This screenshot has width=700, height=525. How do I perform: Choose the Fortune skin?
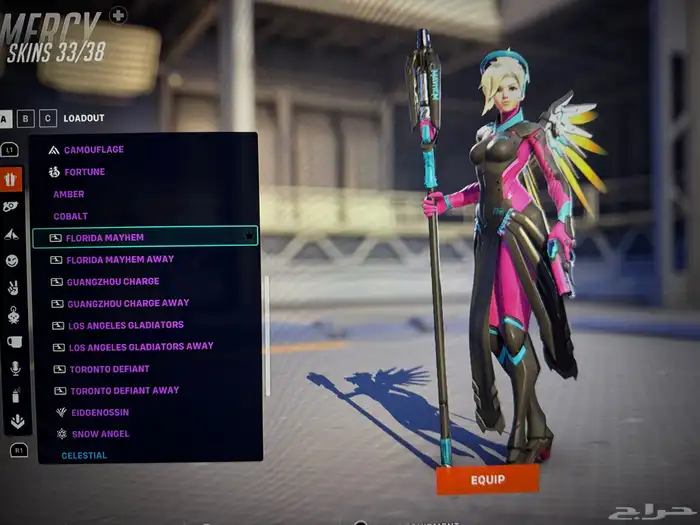[84, 172]
